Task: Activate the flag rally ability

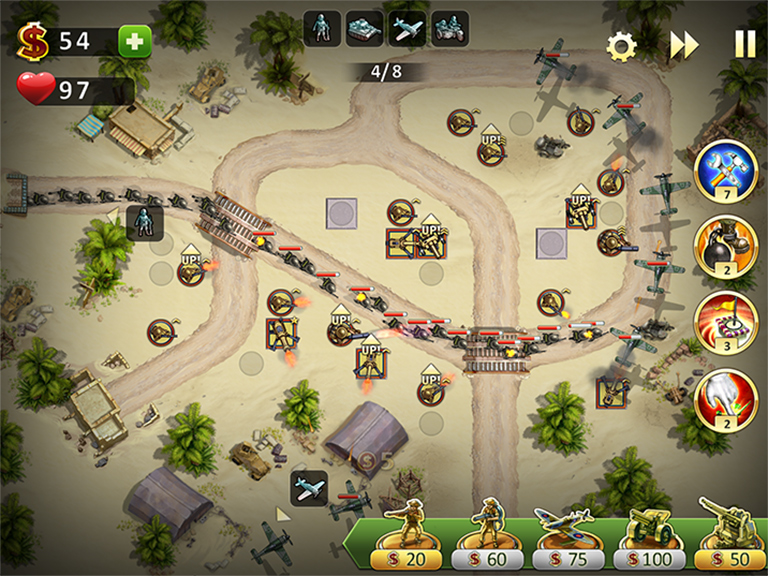Action: 726,321
